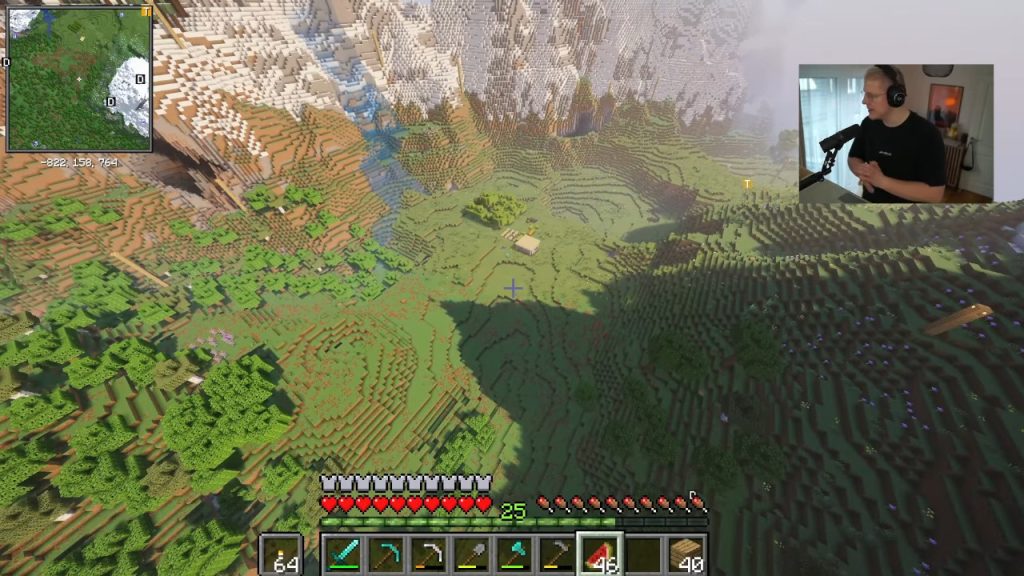1024x576 pixels.
Task: Select the oak planks stack of 40
Action: [687, 553]
